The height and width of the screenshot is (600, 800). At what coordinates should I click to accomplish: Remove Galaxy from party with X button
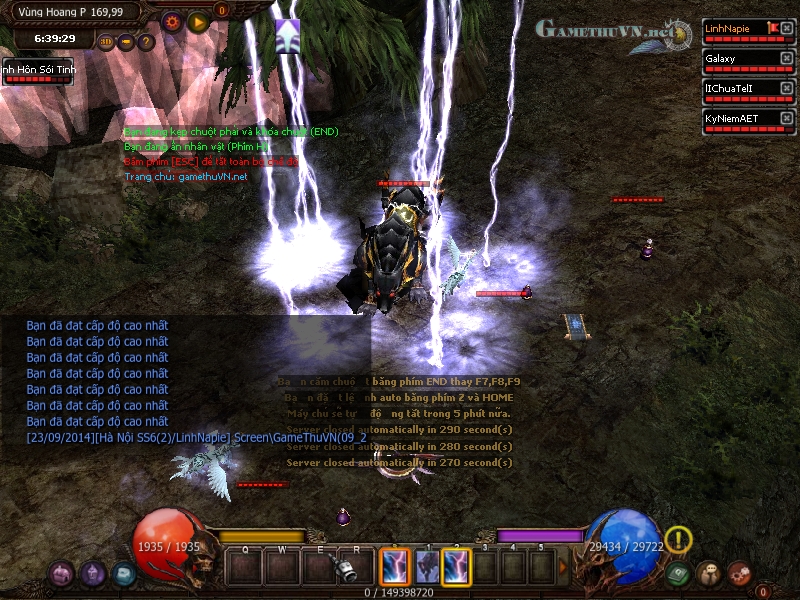(787, 59)
